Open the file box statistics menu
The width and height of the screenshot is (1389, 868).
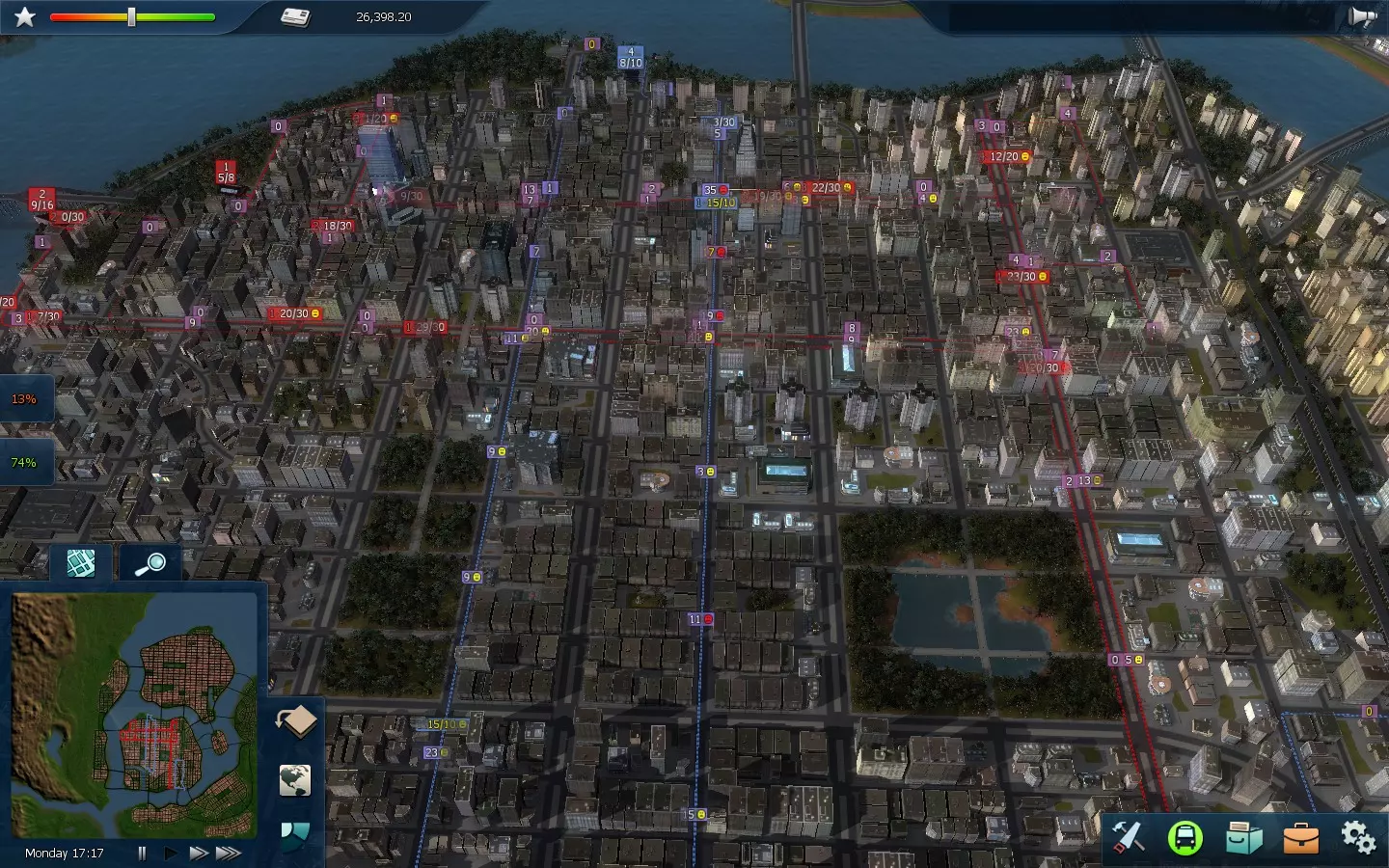click(1243, 837)
